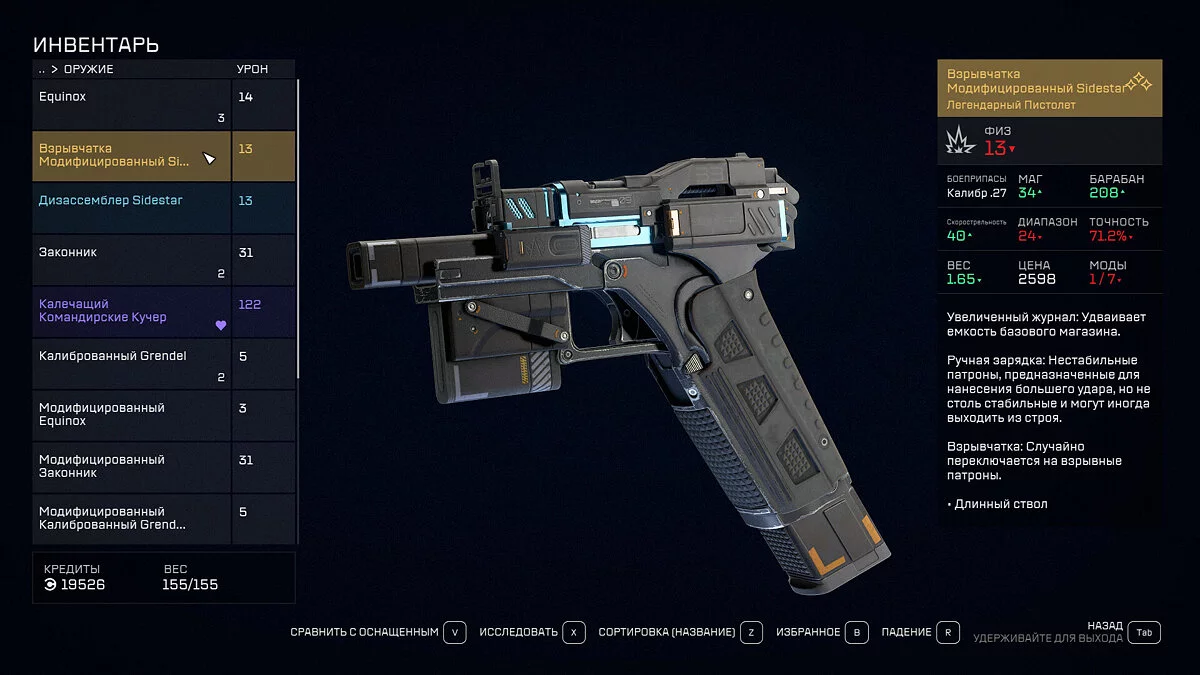
Task: Click the УРОН column header
Action: 251,69
